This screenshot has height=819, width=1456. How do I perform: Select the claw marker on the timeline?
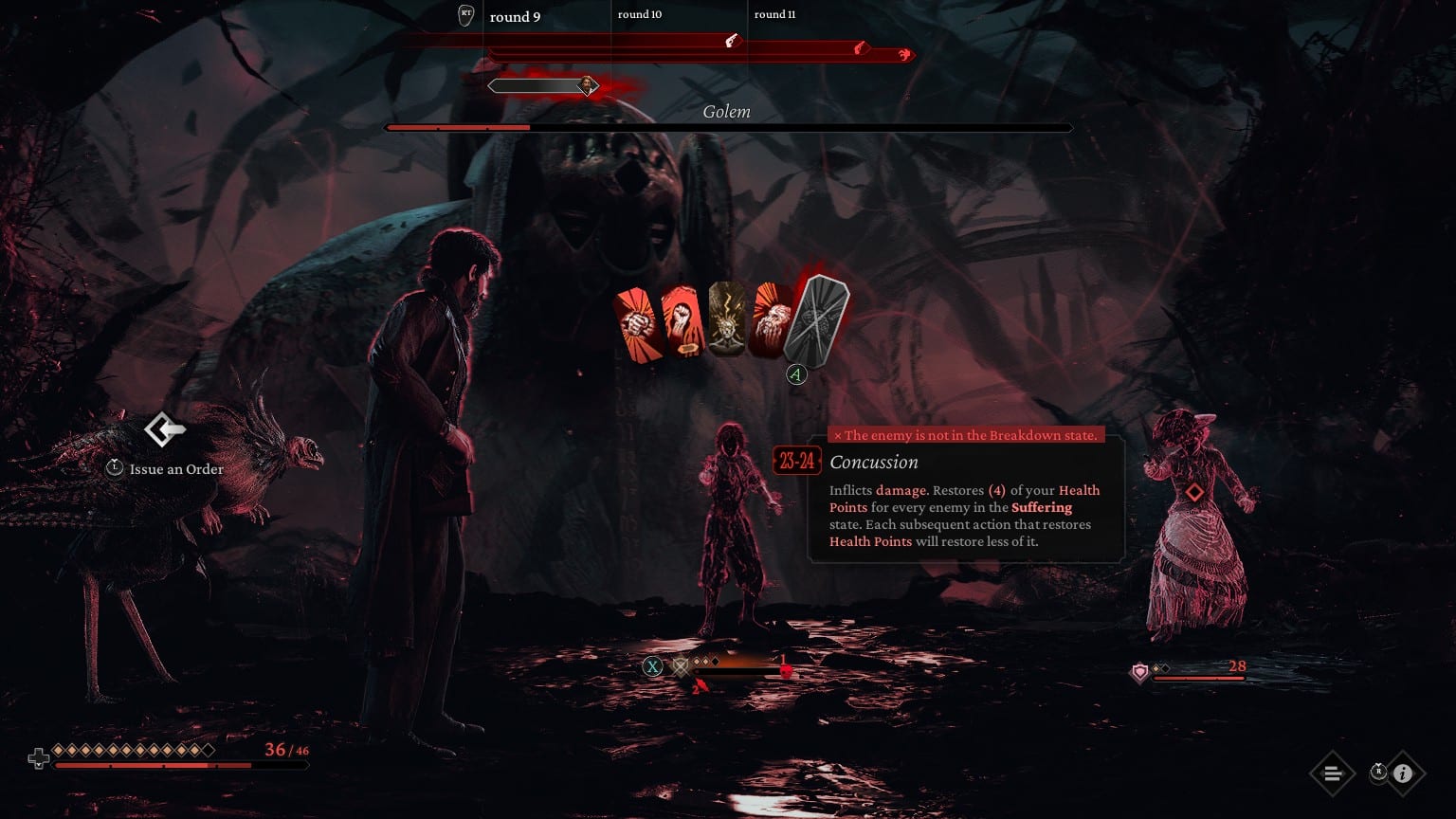tap(904, 55)
